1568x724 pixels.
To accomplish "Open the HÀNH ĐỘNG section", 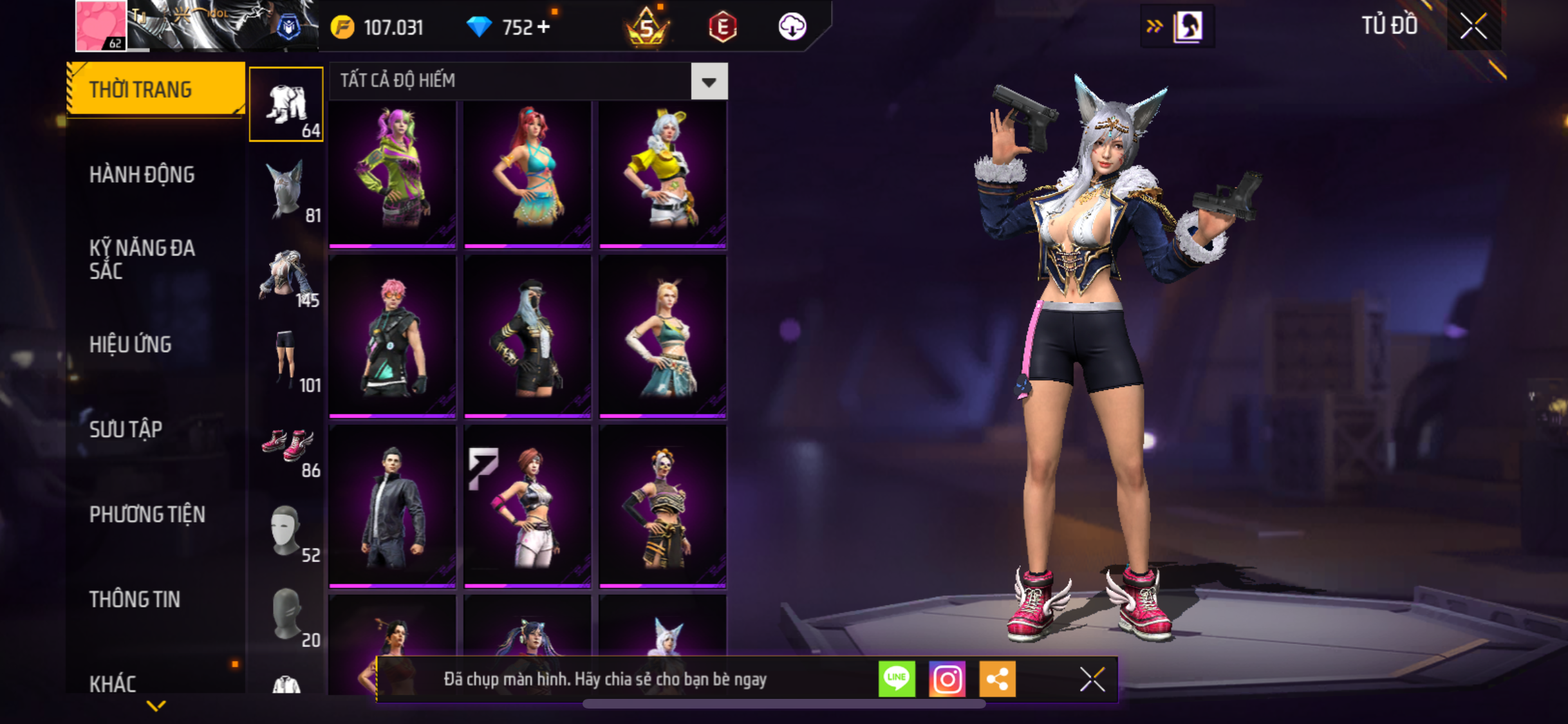I will tap(142, 174).
